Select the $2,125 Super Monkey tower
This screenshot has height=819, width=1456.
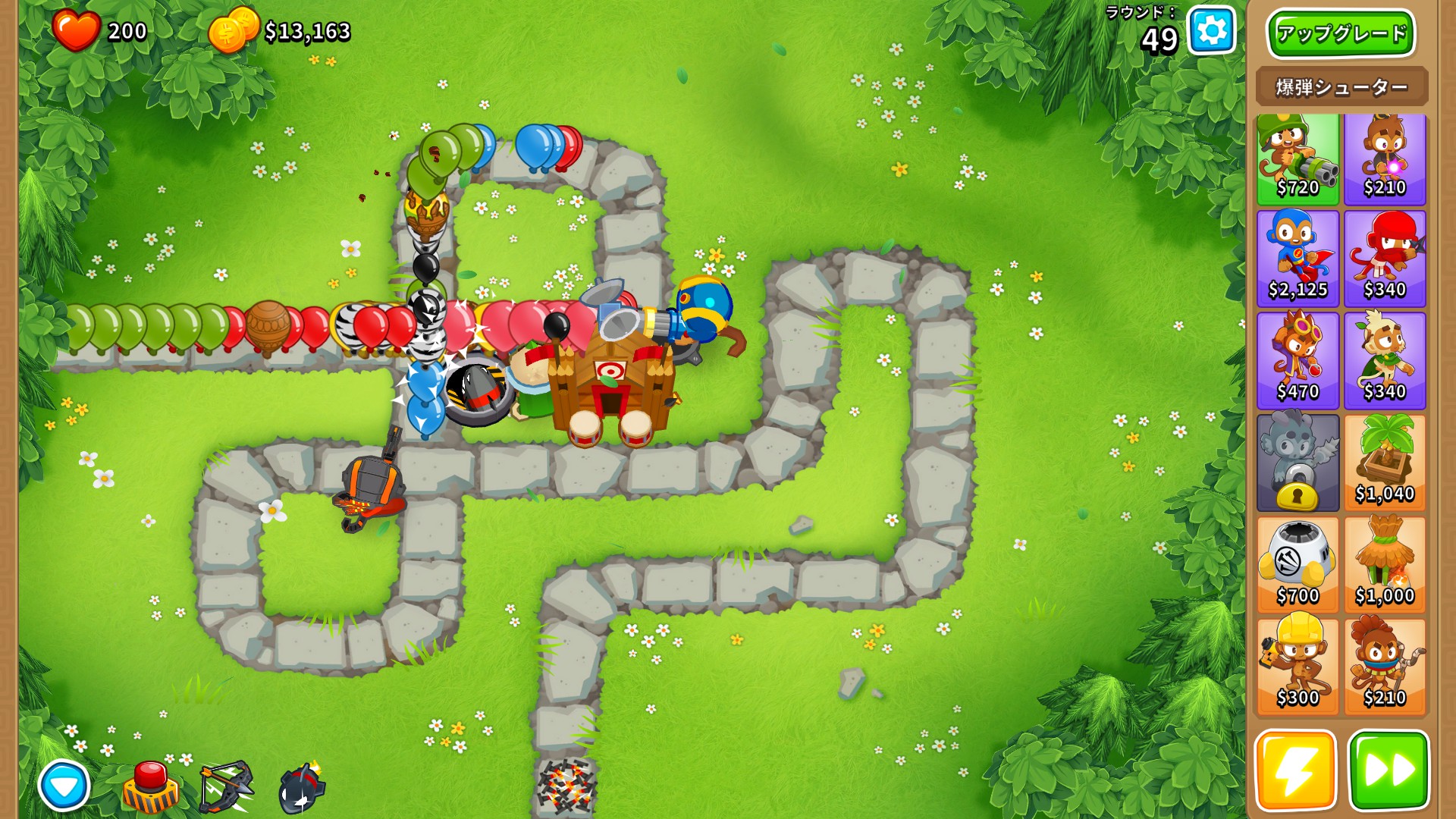tap(1298, 259)
